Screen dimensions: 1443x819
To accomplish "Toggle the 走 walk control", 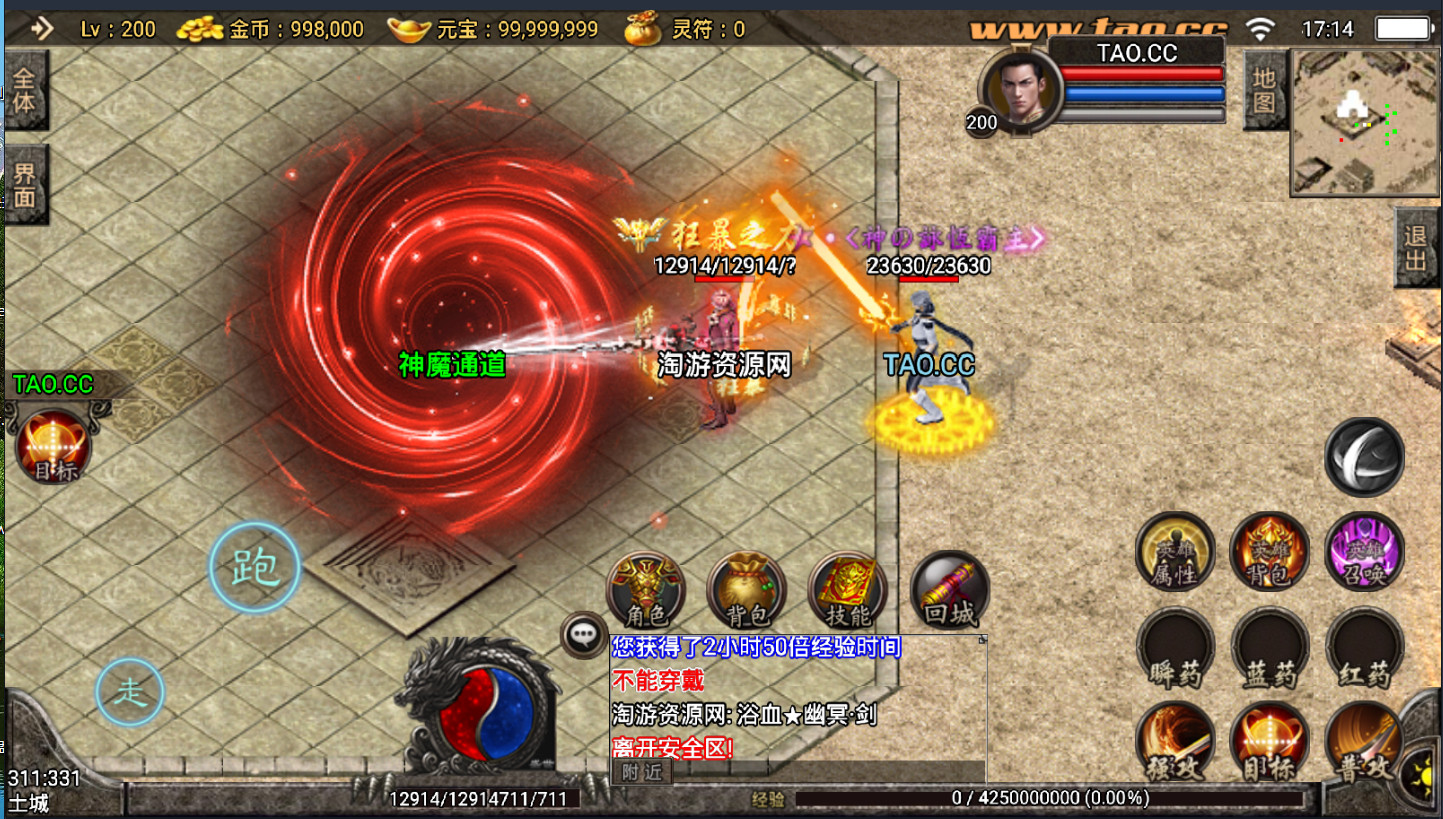I will [x=130, y=691].
